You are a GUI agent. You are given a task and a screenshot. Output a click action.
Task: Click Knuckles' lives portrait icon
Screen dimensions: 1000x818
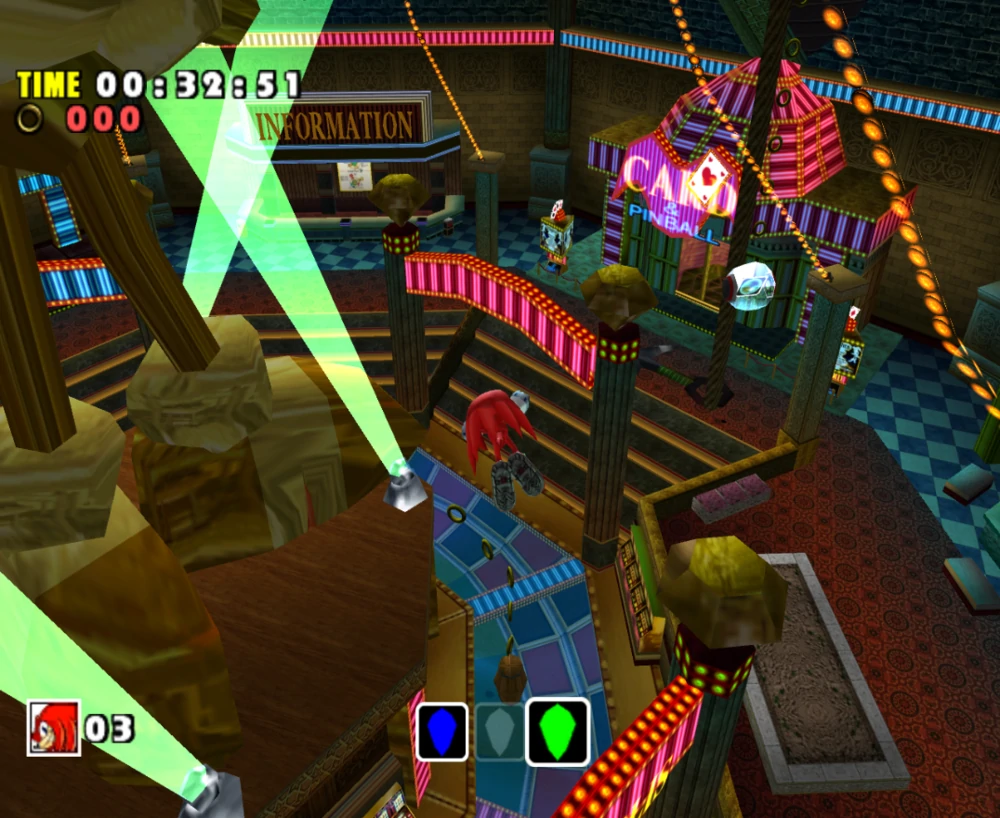click(x=53, y=727)
